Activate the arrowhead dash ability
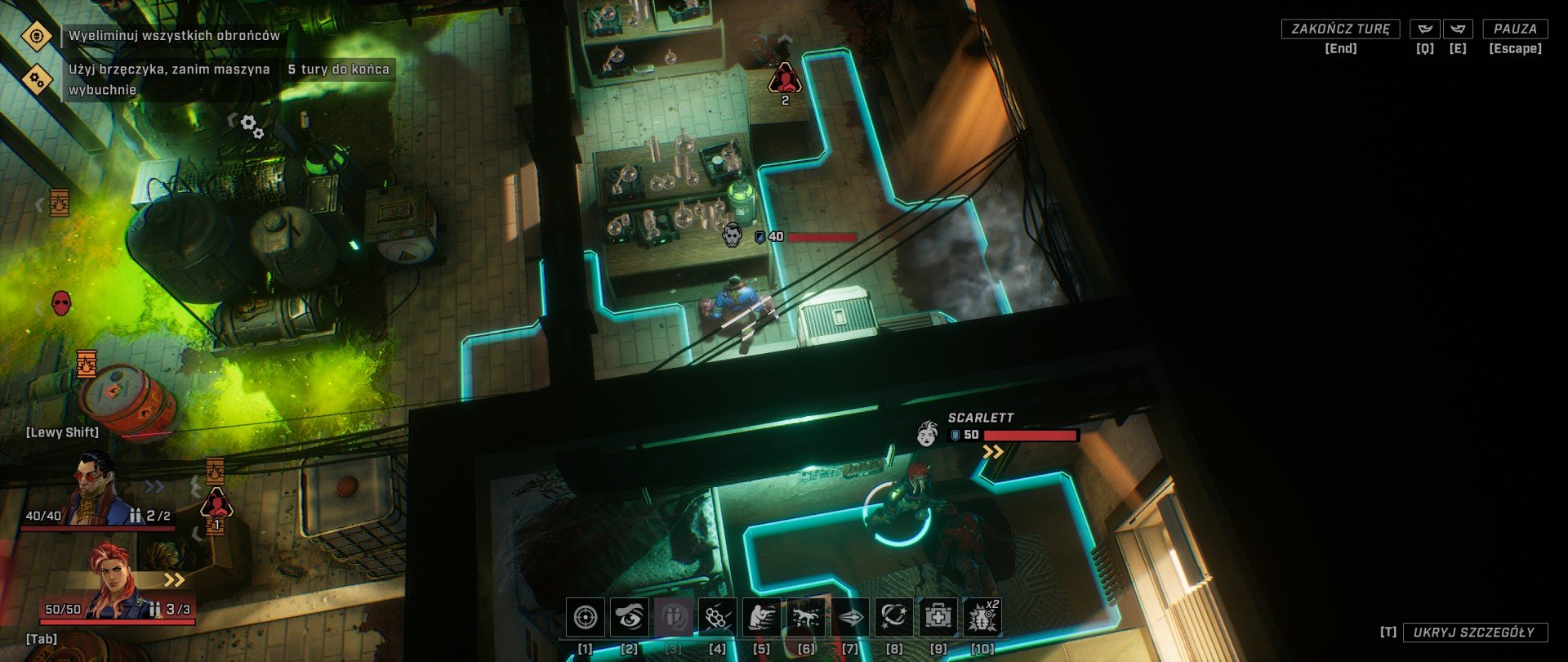The image size is (1568, 662). pyautogui.click(x=850, y=617)
